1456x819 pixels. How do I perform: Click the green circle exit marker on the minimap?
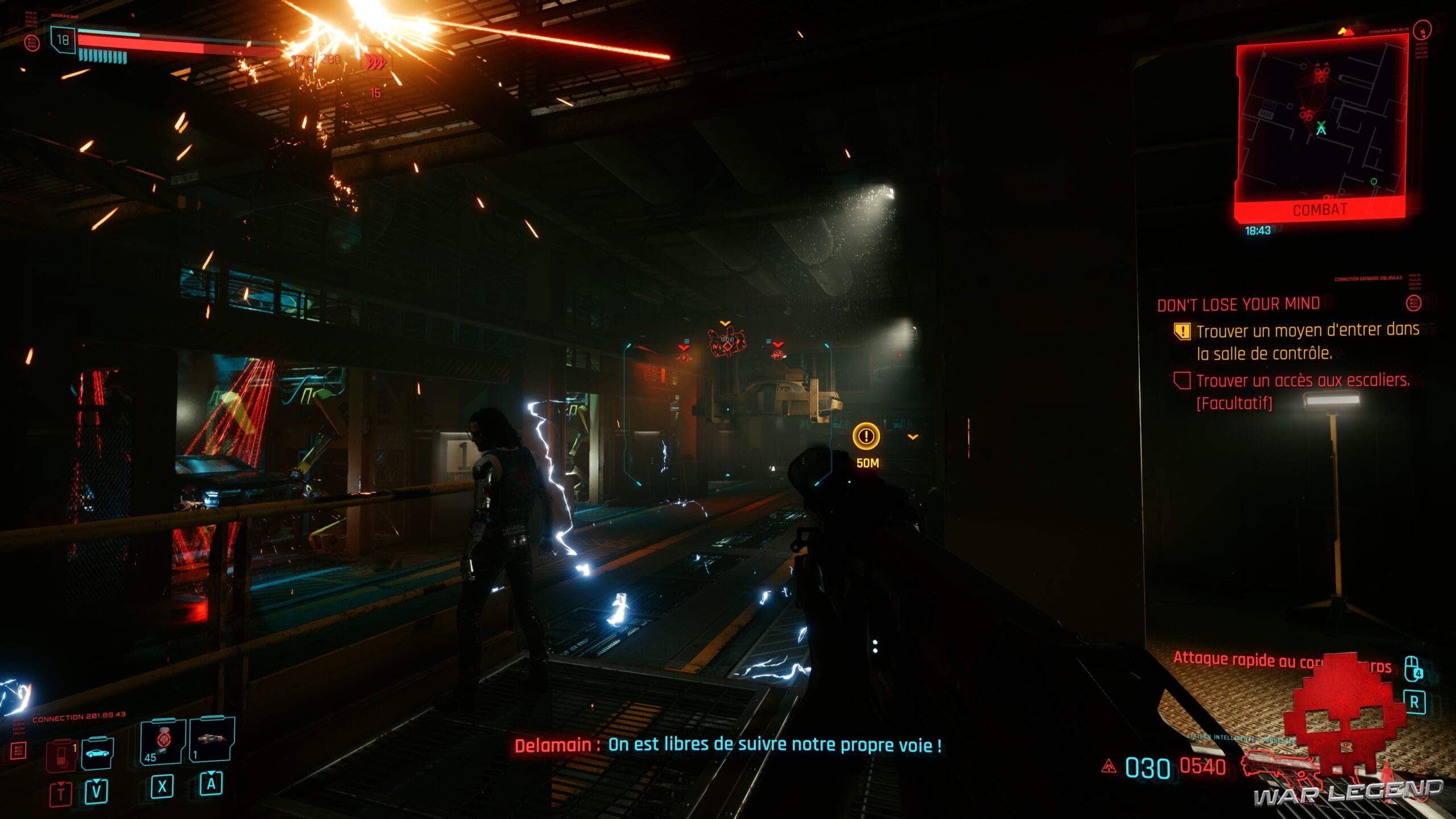tap(1374, 182)
